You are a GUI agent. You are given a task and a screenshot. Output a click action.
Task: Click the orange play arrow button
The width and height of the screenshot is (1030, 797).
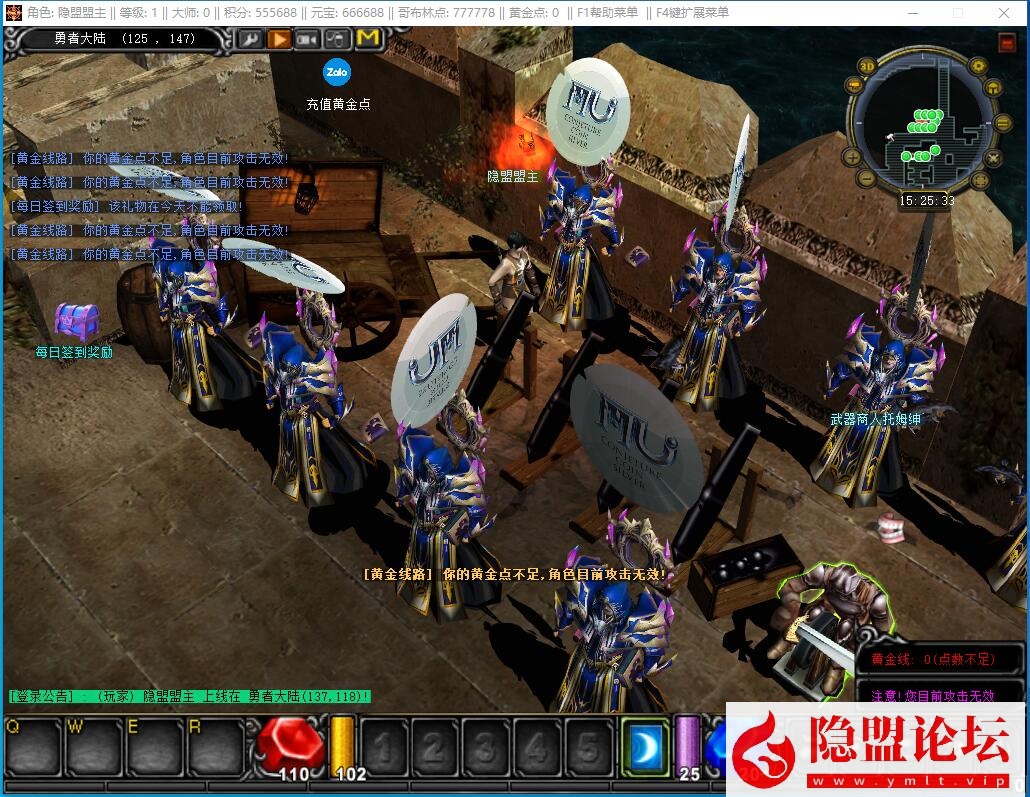click(x=278, y=38)
